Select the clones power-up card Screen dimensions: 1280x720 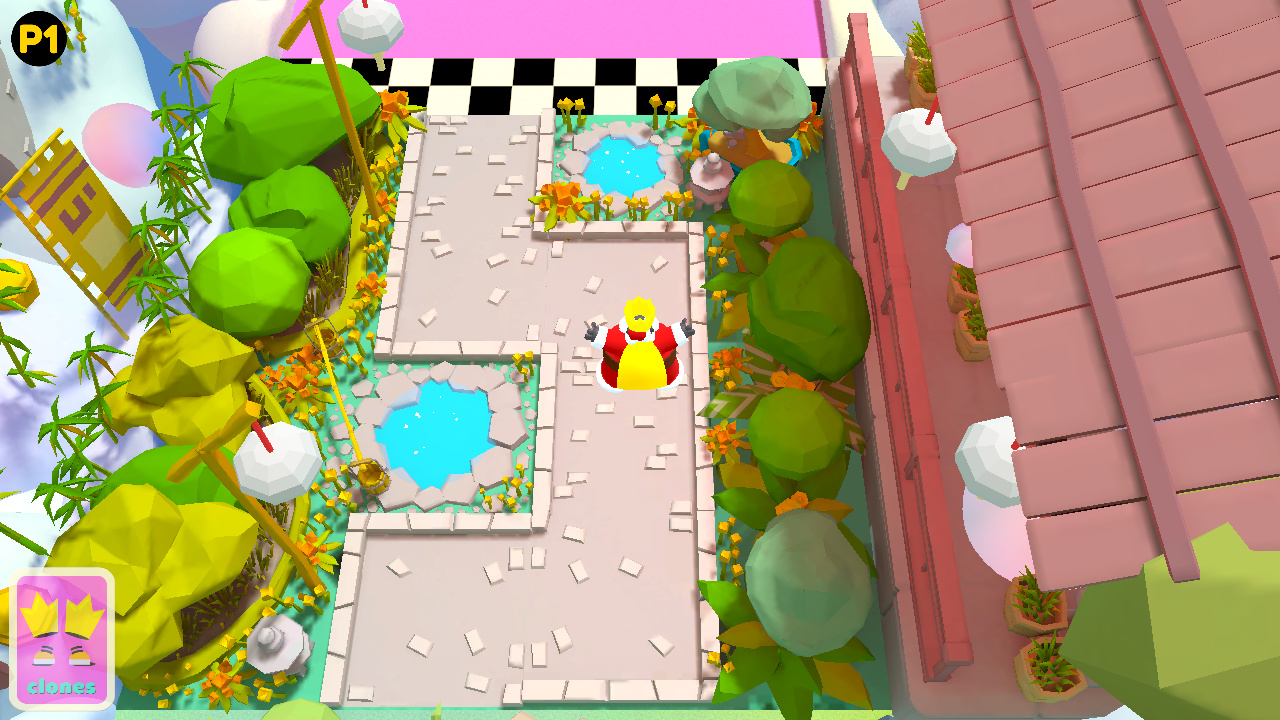point(62,636)
